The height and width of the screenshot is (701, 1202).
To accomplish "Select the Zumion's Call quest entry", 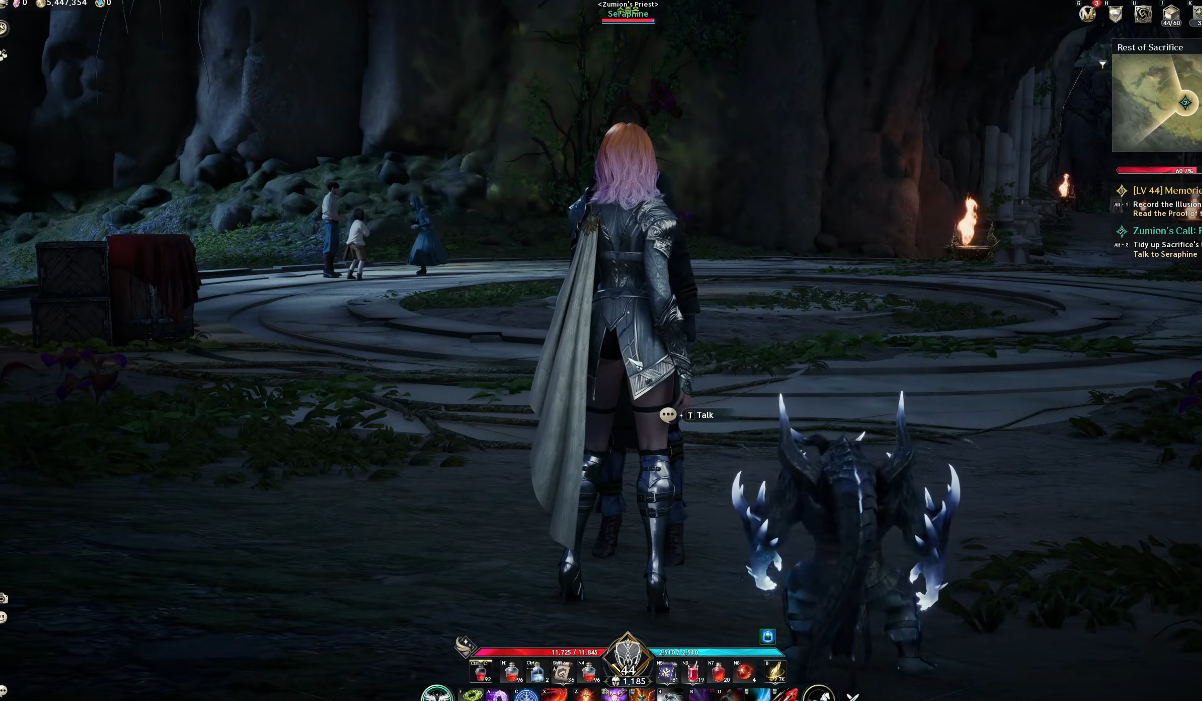I will (x=1160, y=231).
